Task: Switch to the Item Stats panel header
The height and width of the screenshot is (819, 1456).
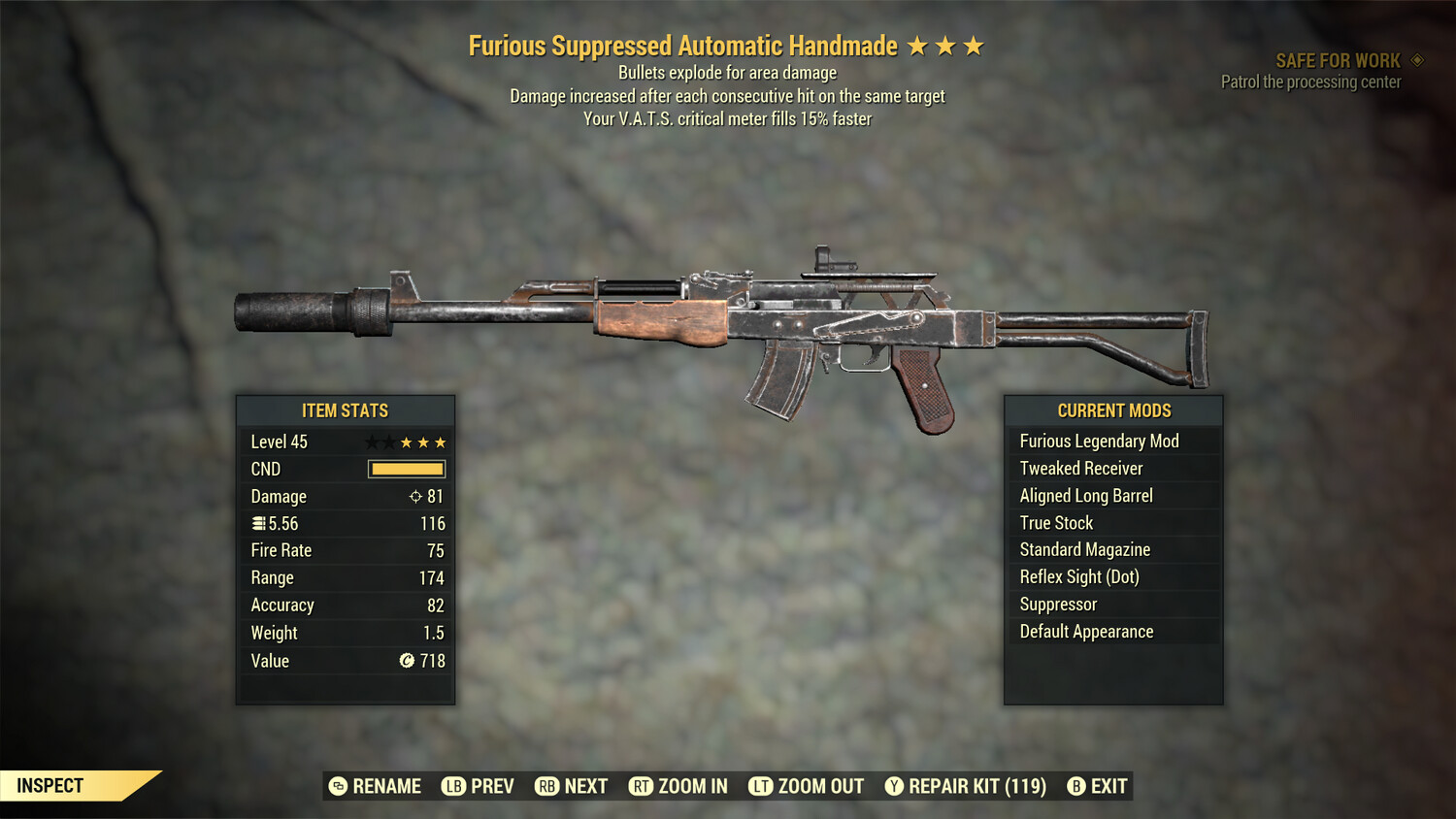Action: 346,410
